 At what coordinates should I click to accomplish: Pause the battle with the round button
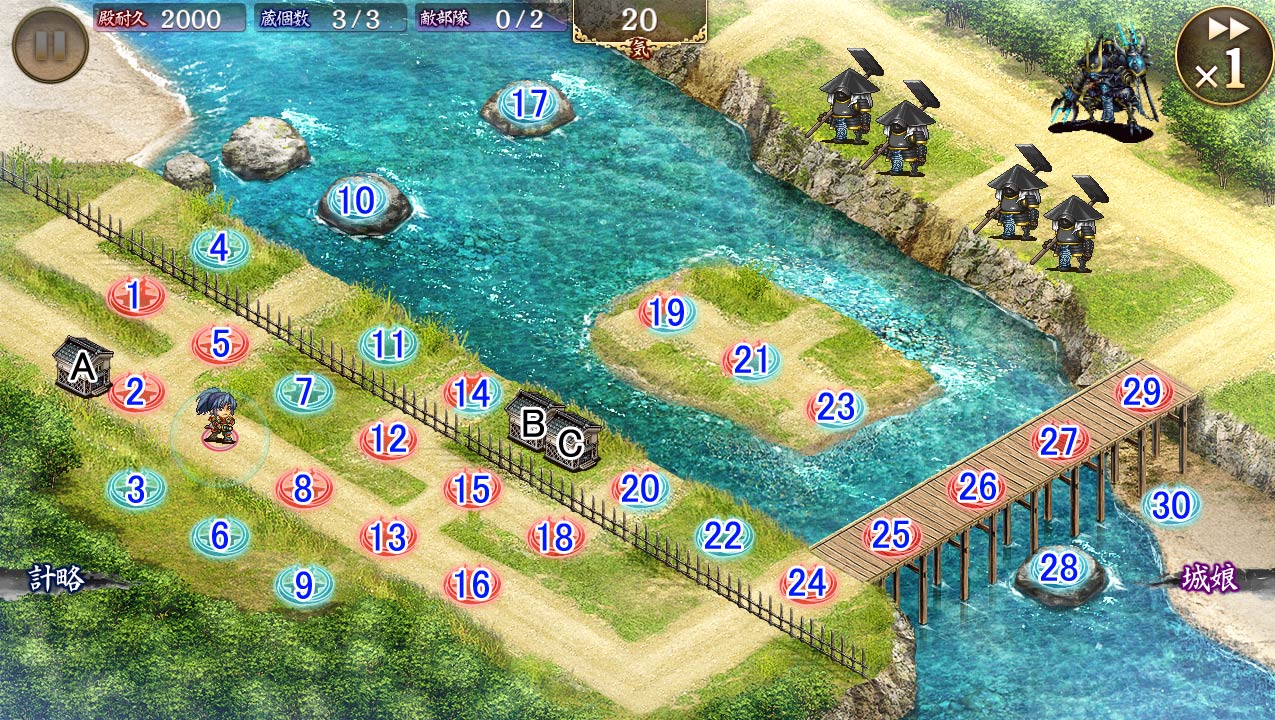pyautogui.click(x=50, y=45)
